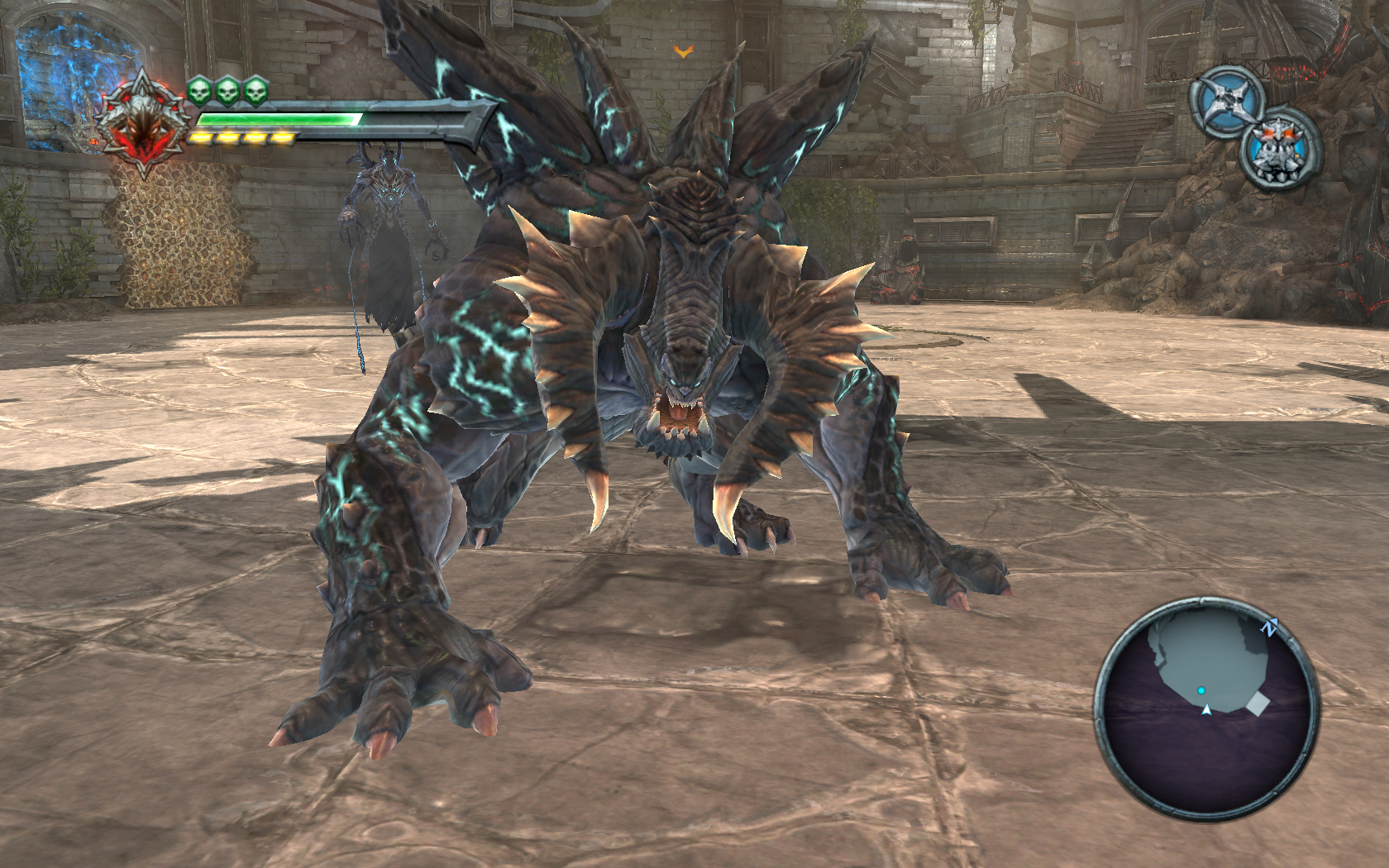Viewport: 1389px width, 868px height.
Task: Activate the horned mask gear icon
Action: pyautogui.click(x=1278, y=149)
